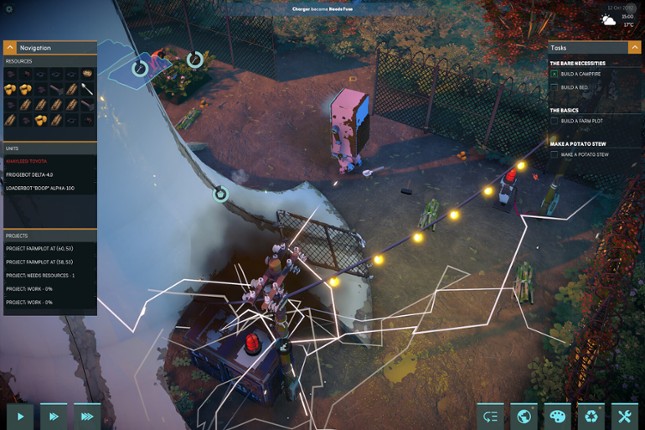Open the recycle tool
The height and width of the screenshot is (430, 645).
[x=591, y=415]
